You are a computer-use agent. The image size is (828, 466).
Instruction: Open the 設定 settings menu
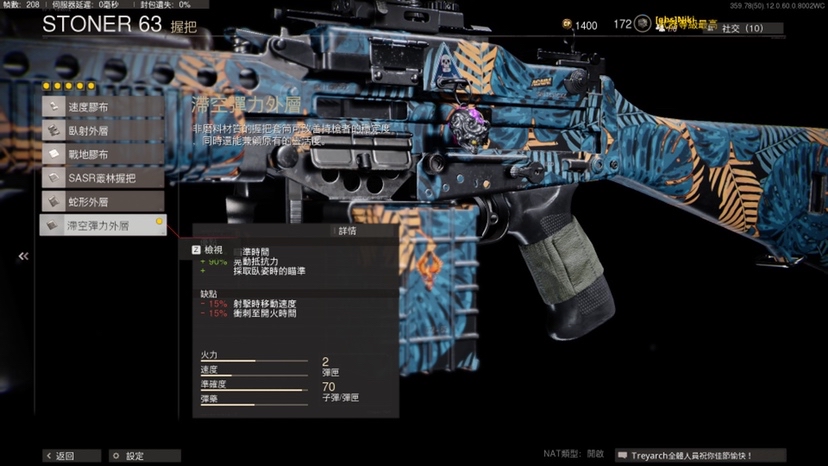click(128, 456)
